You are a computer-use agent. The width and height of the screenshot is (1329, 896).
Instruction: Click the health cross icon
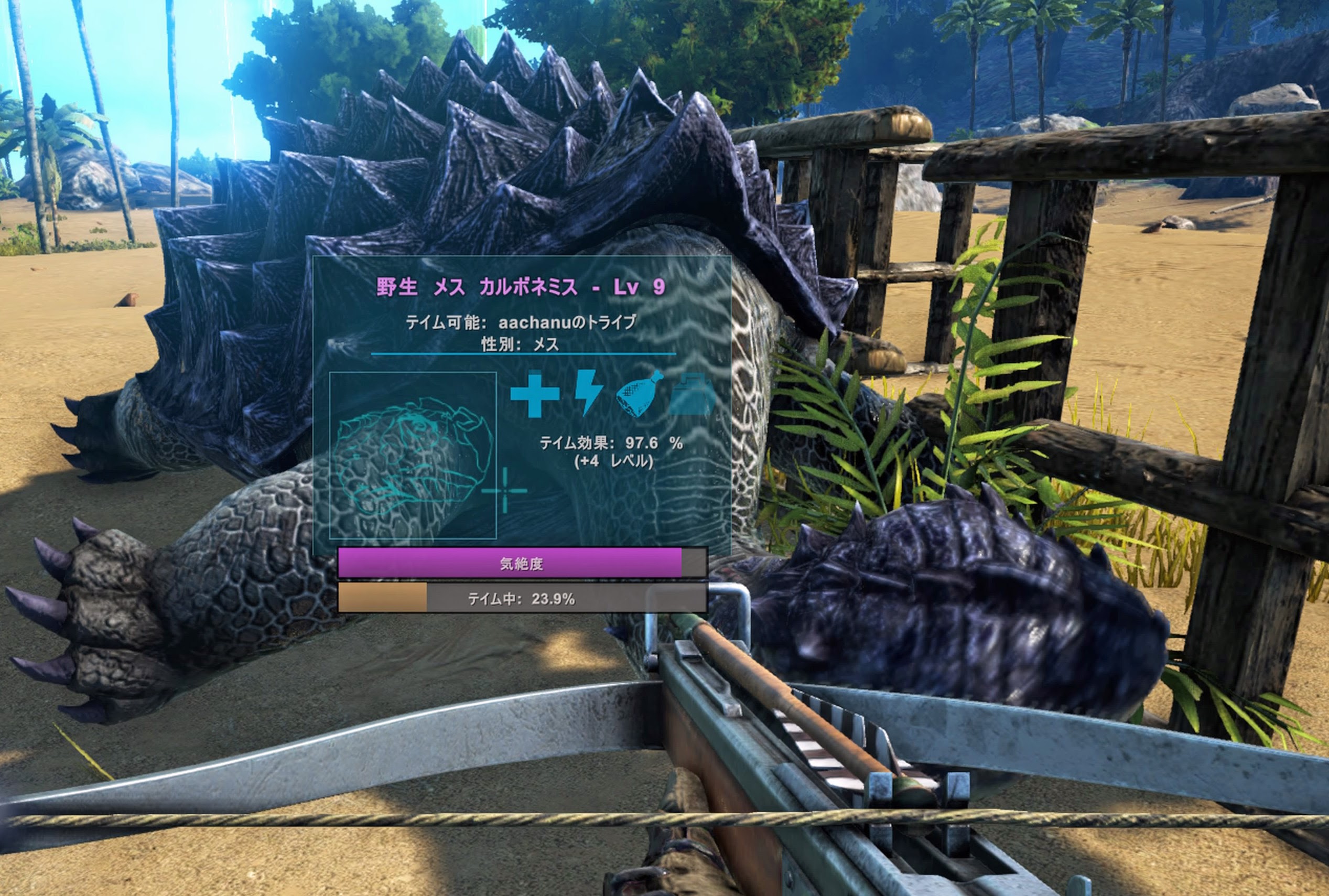click(534, 394)
